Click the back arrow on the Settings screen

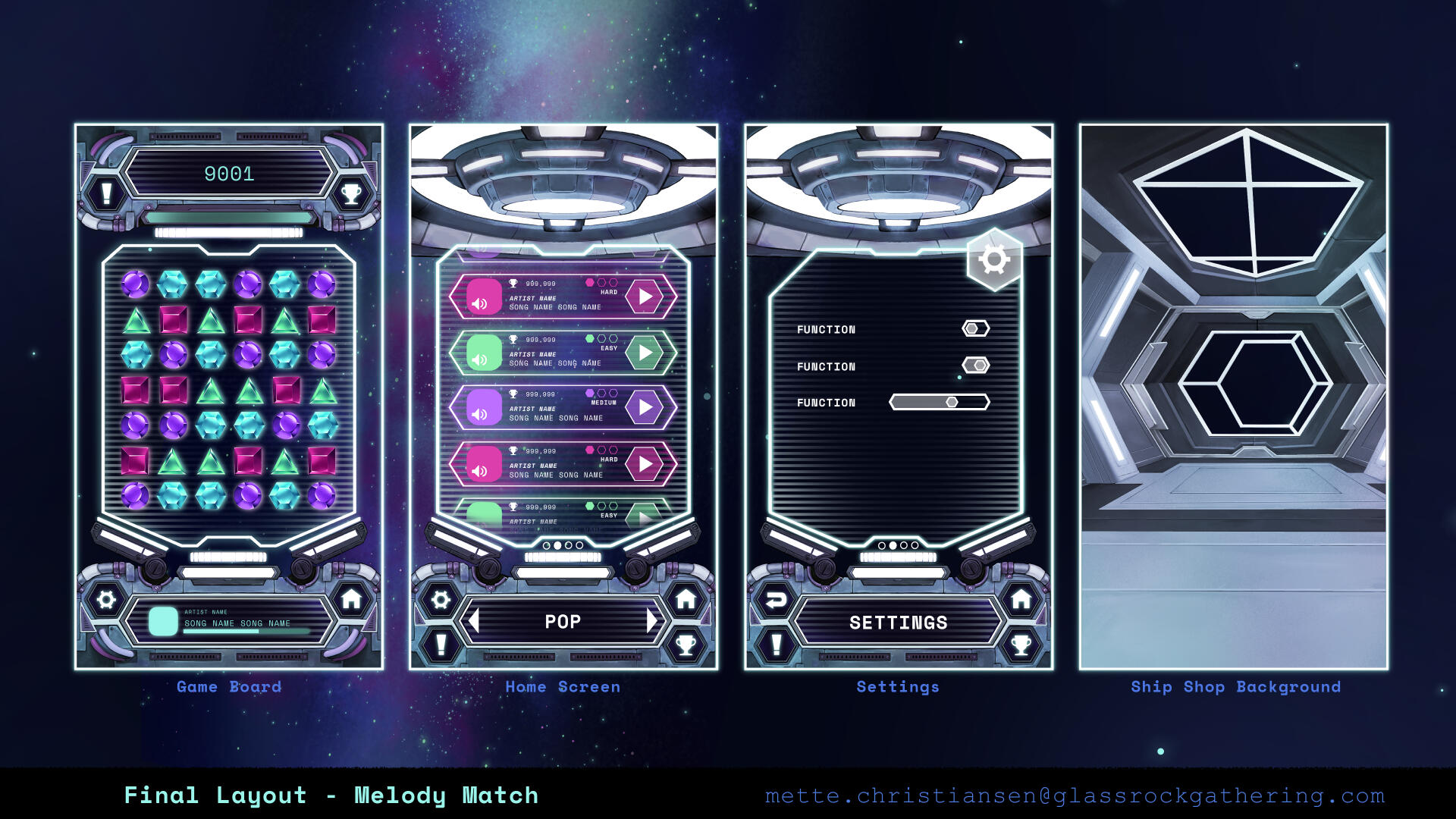pyautogui.click(x=775, y=600)
